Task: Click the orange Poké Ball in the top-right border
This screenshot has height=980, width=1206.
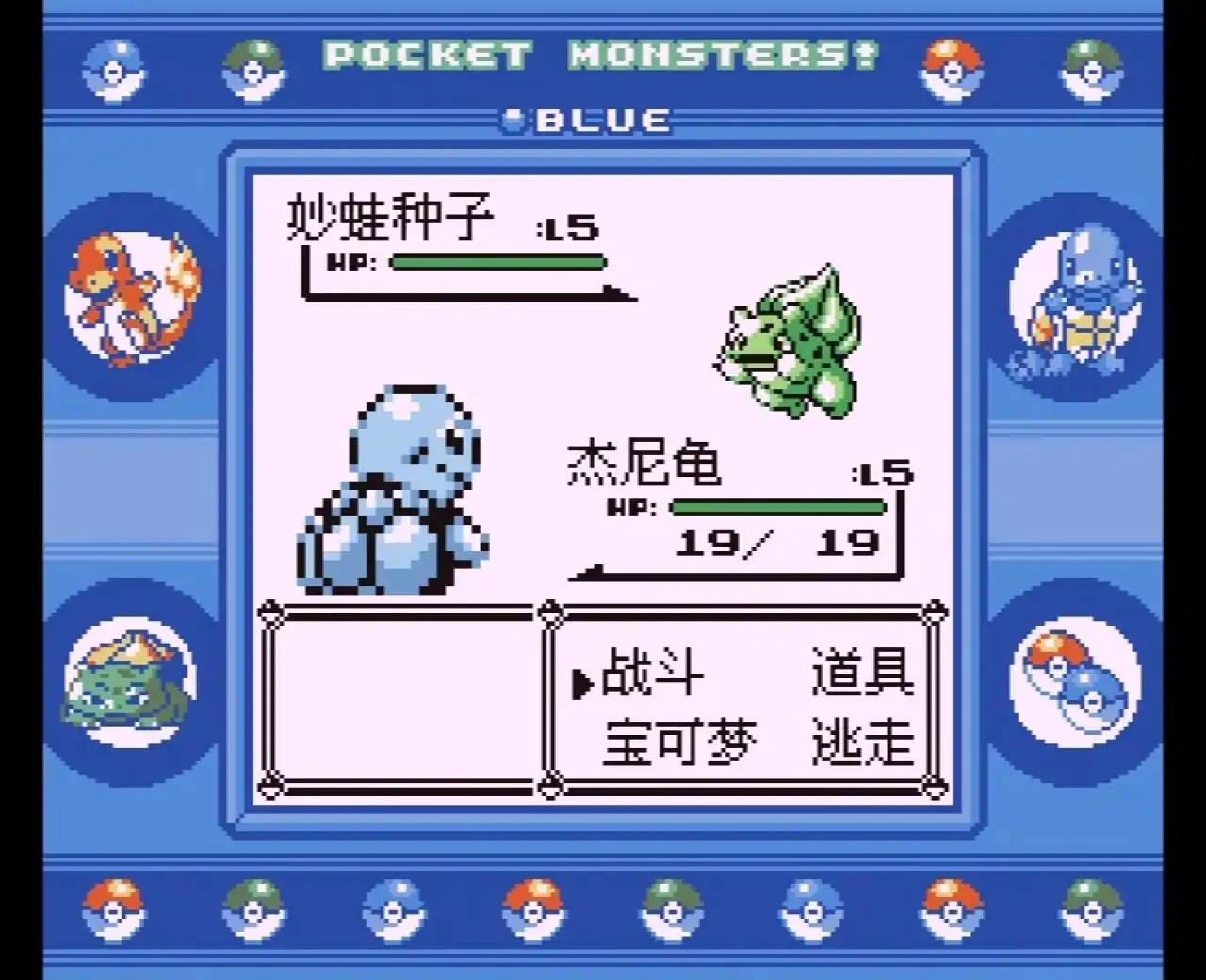Action: point(952,66)
